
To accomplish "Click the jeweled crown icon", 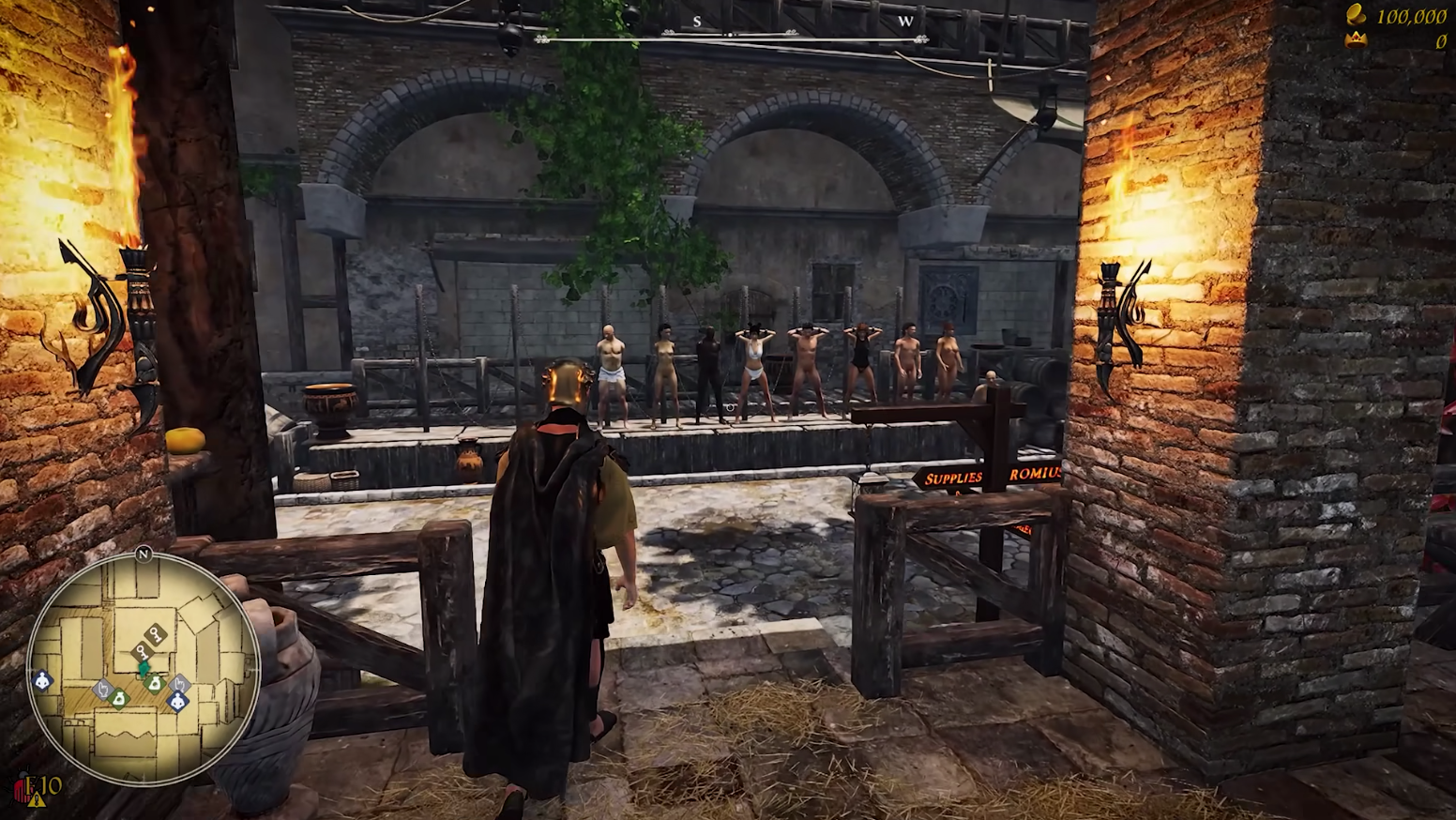I will pos(1356,40).
